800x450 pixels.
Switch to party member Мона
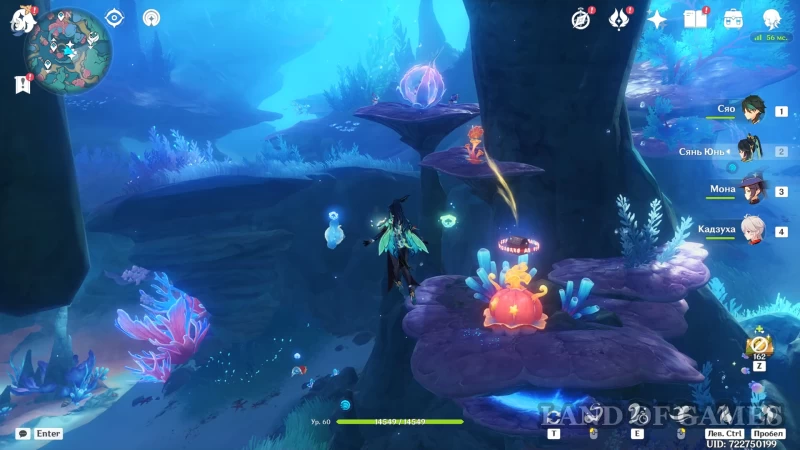click(752, 190)
